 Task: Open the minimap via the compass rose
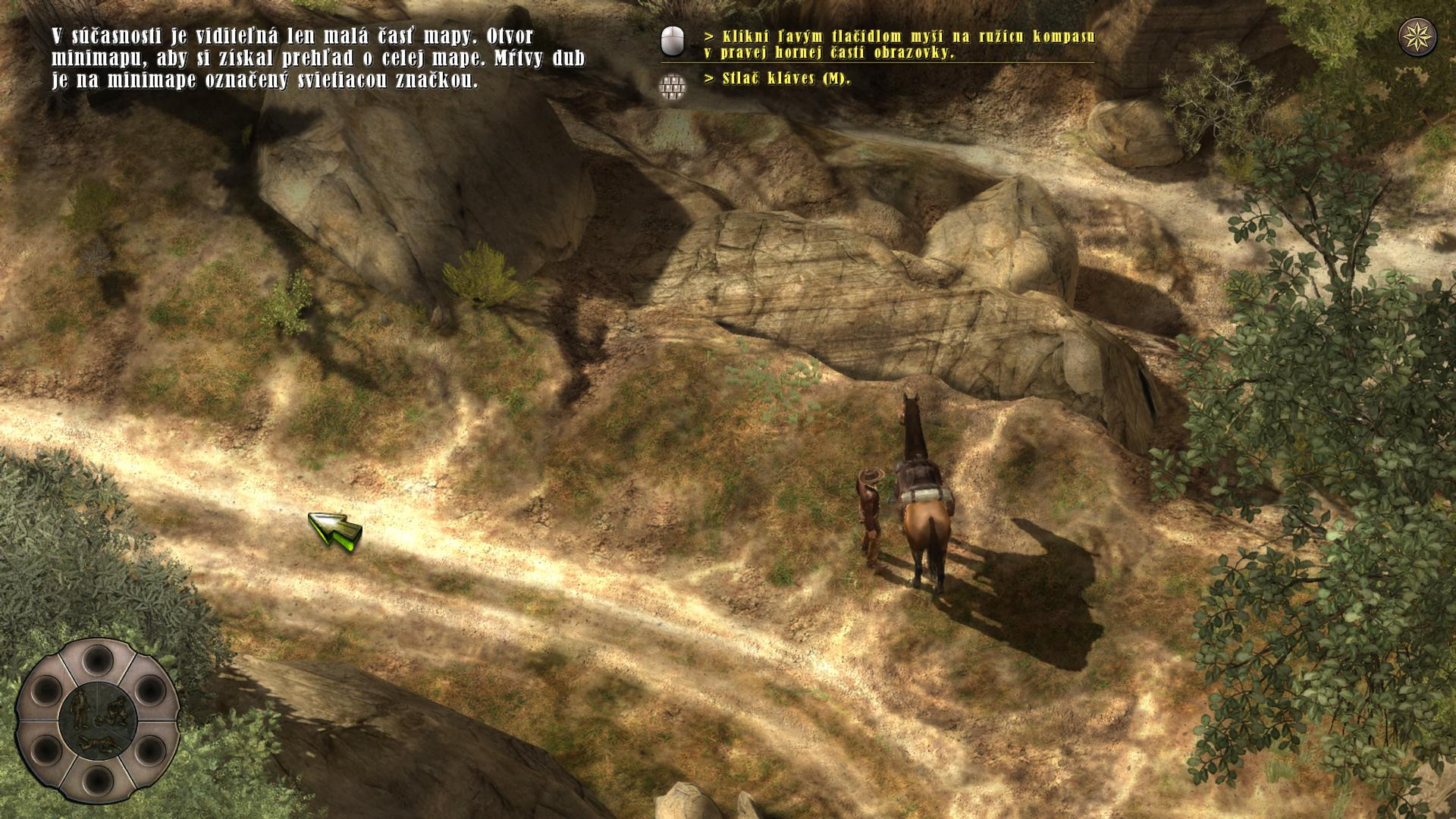point(1417,37)
